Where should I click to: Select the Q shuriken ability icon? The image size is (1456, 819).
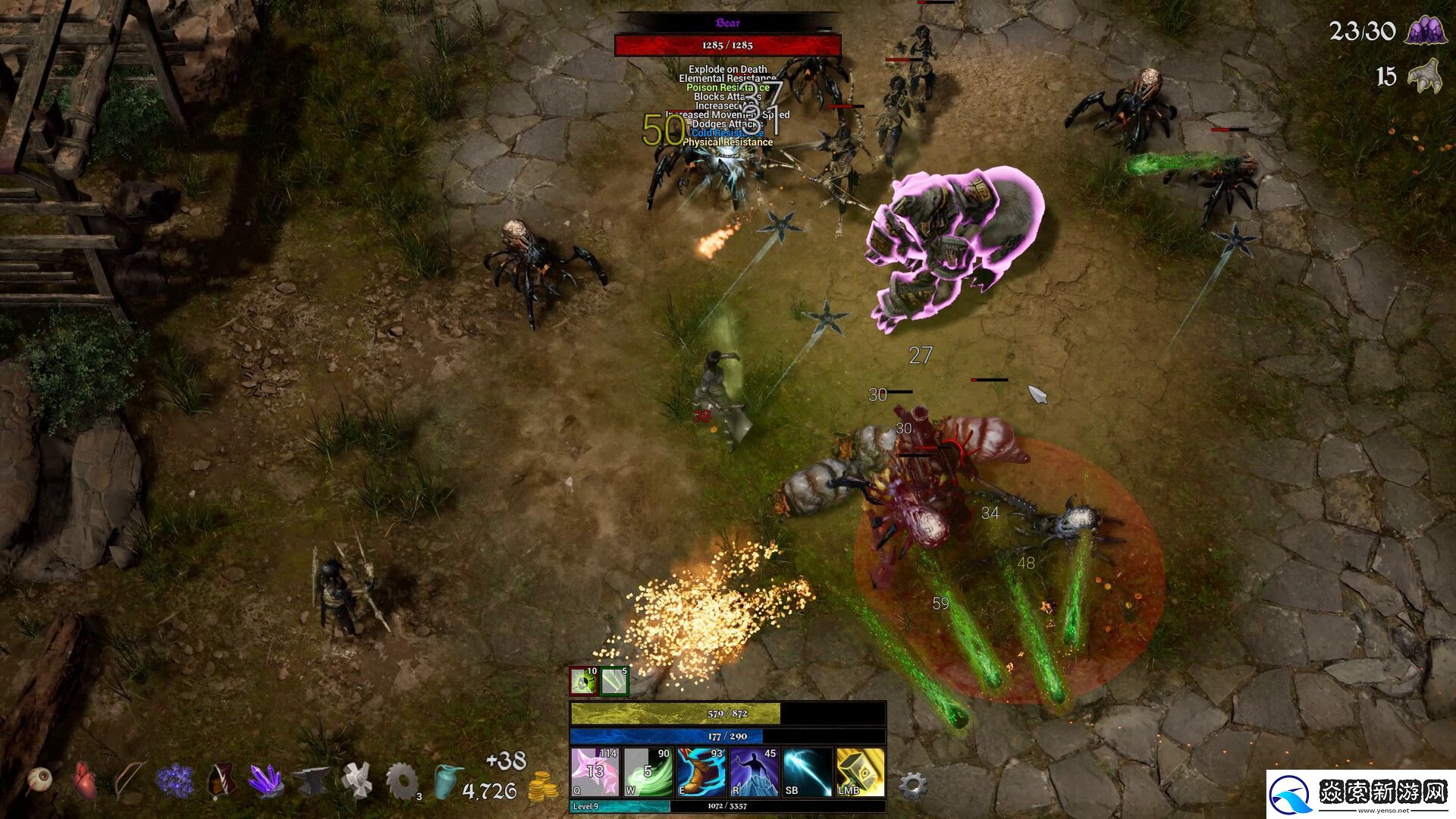595,774
